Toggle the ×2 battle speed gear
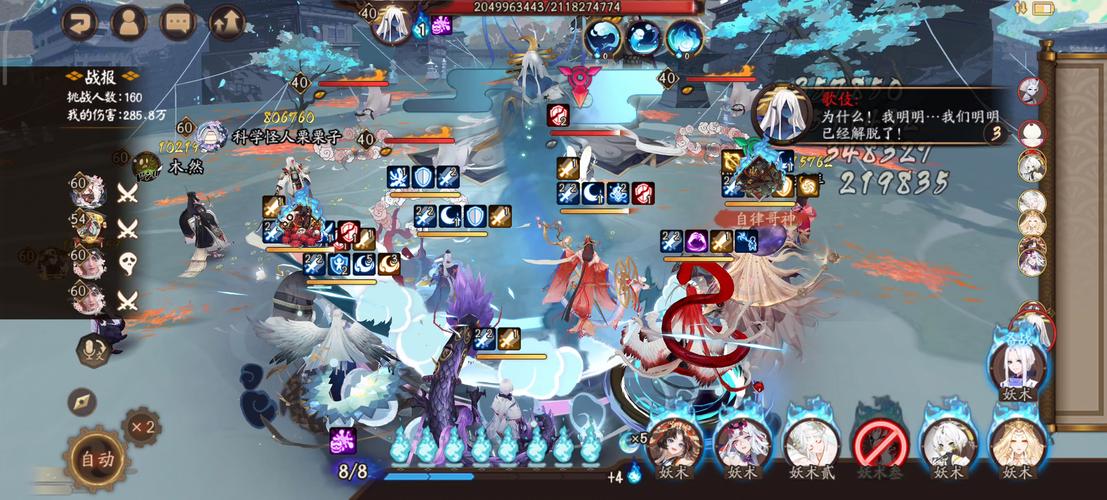1107x500 pixels. [141, 427]
